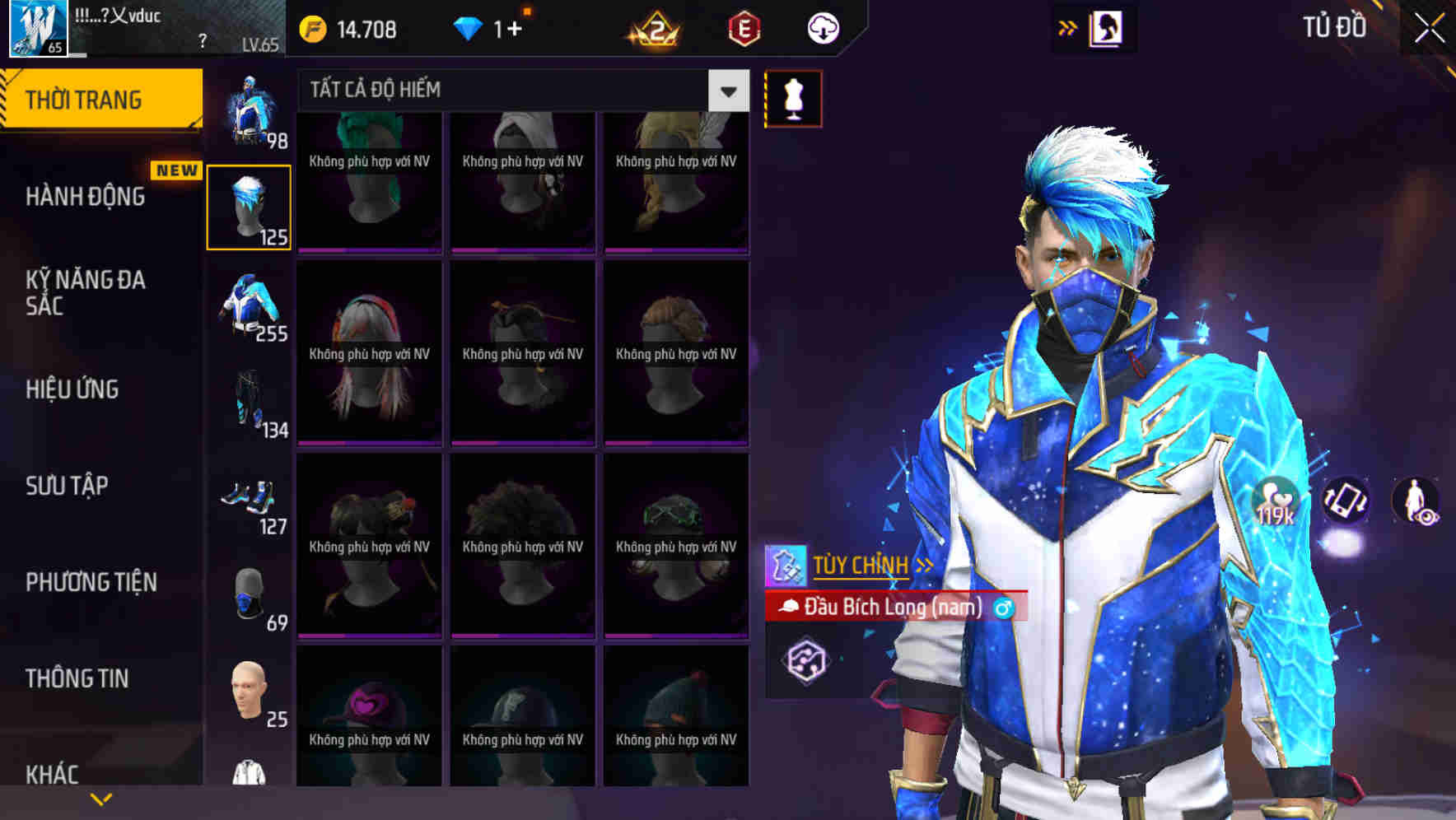This screenshot has height=820, width=1456.
Task: Click the diamond currency icon
Action: coord(469,27)
